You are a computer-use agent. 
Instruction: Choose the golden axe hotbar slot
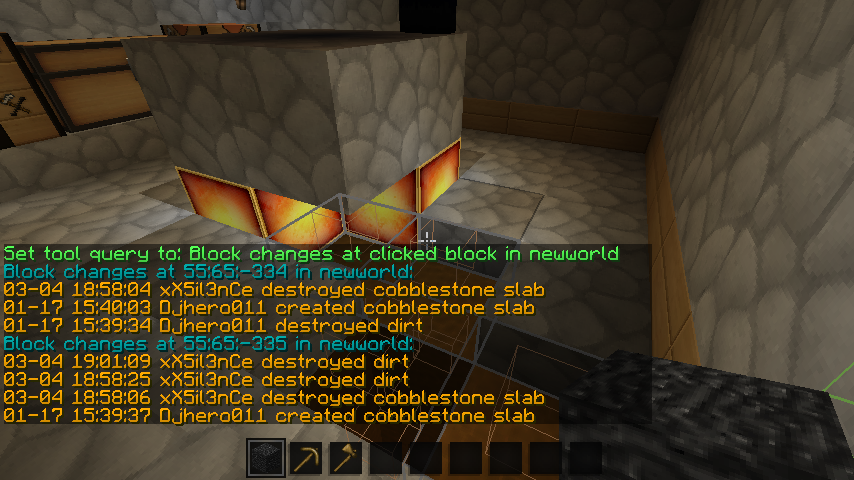coord(346,458)
